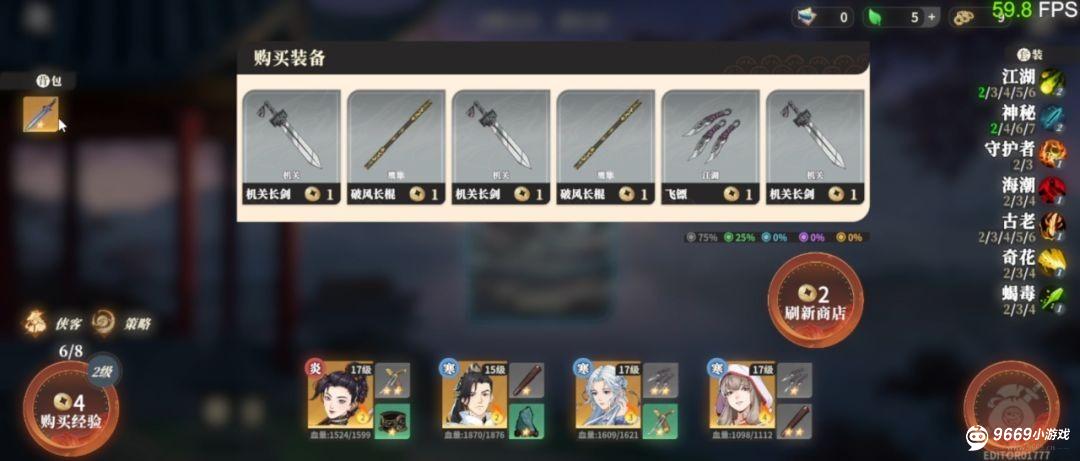Select the white-hooded hero portrait
This screenshot has height=461, width=1080.
(x=742, y=395)
